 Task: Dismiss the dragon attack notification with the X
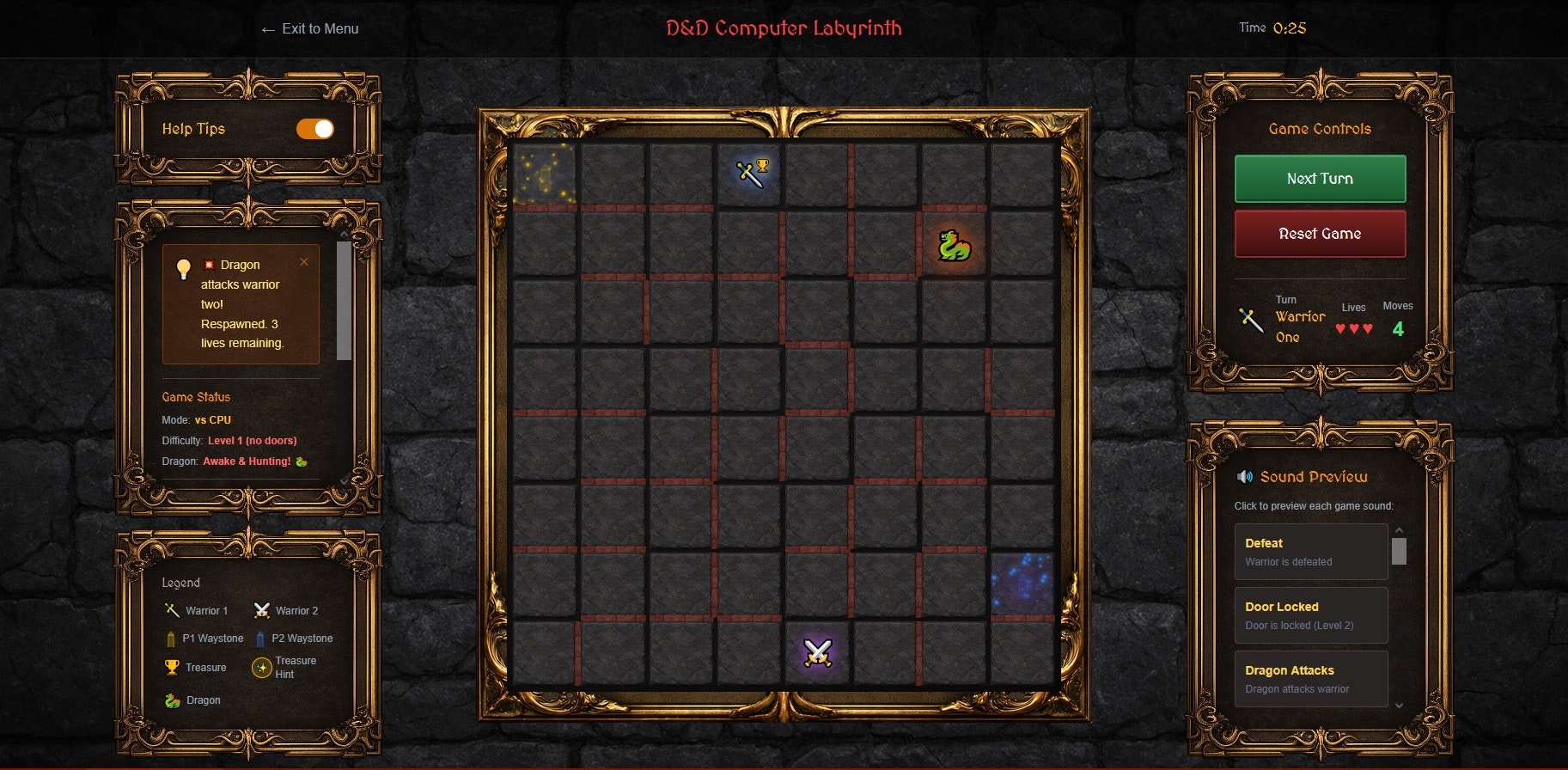coord(303,262)
